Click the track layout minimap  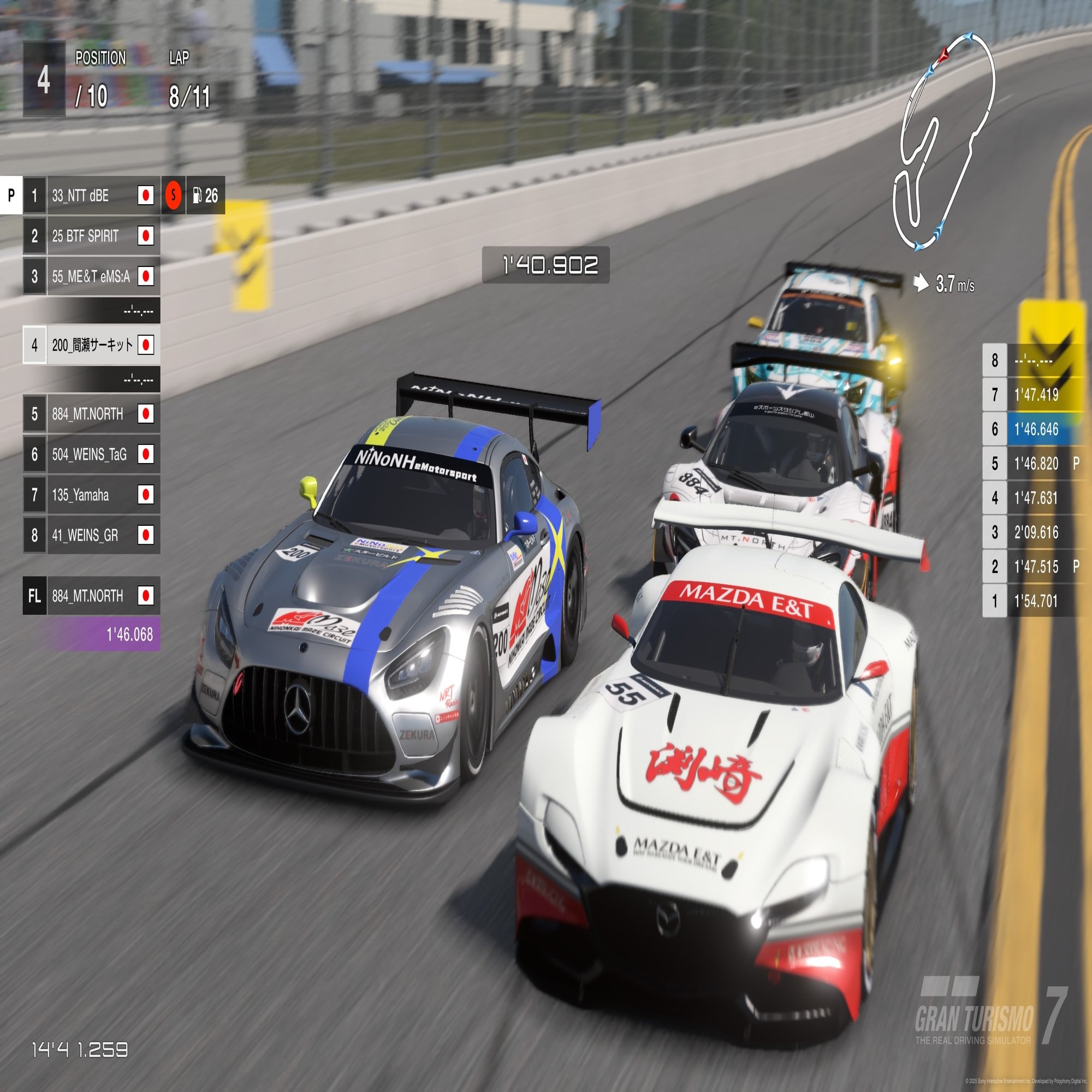click(x=943, y=141)
